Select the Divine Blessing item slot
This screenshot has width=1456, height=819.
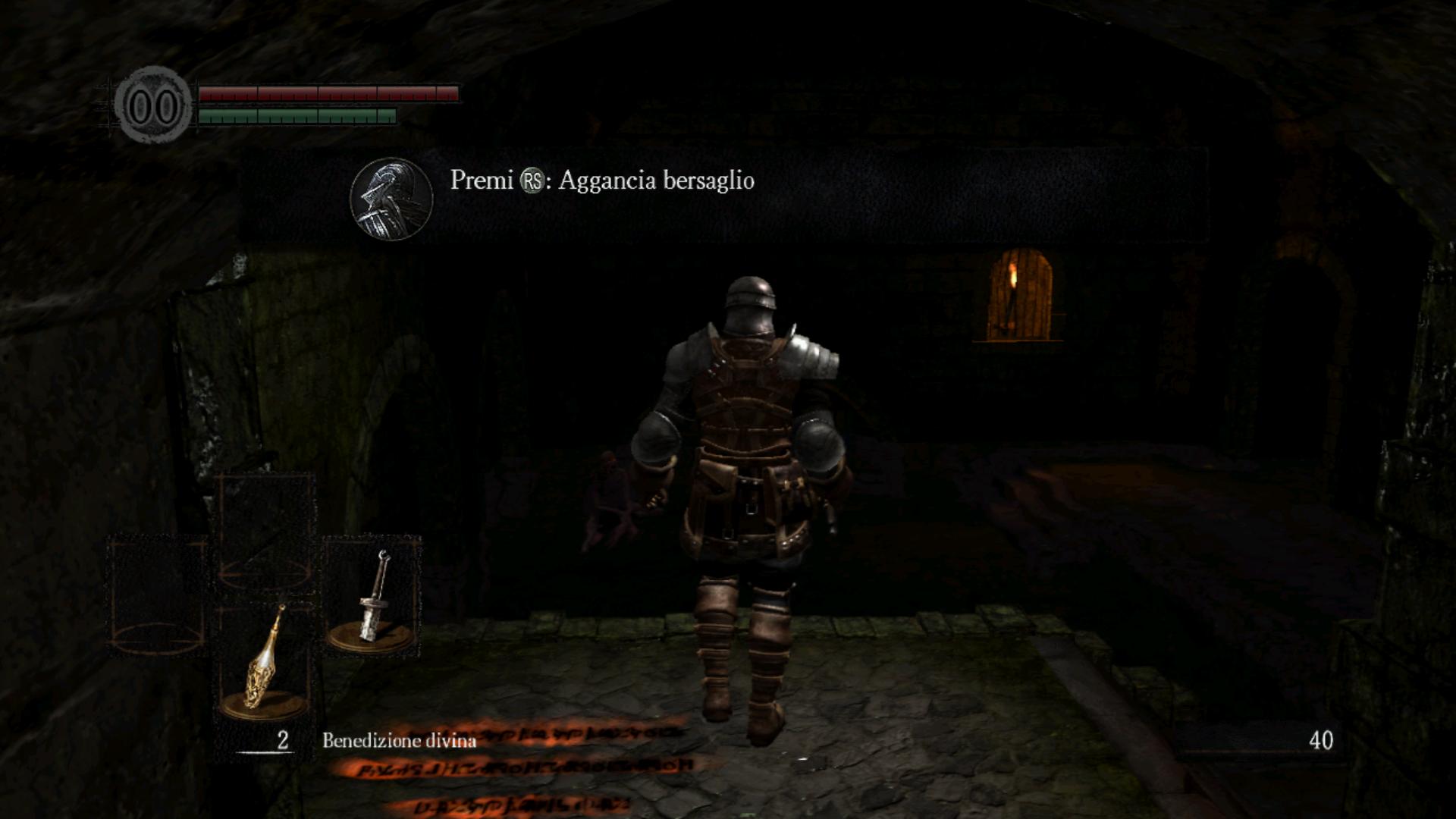tap(265, 660)
